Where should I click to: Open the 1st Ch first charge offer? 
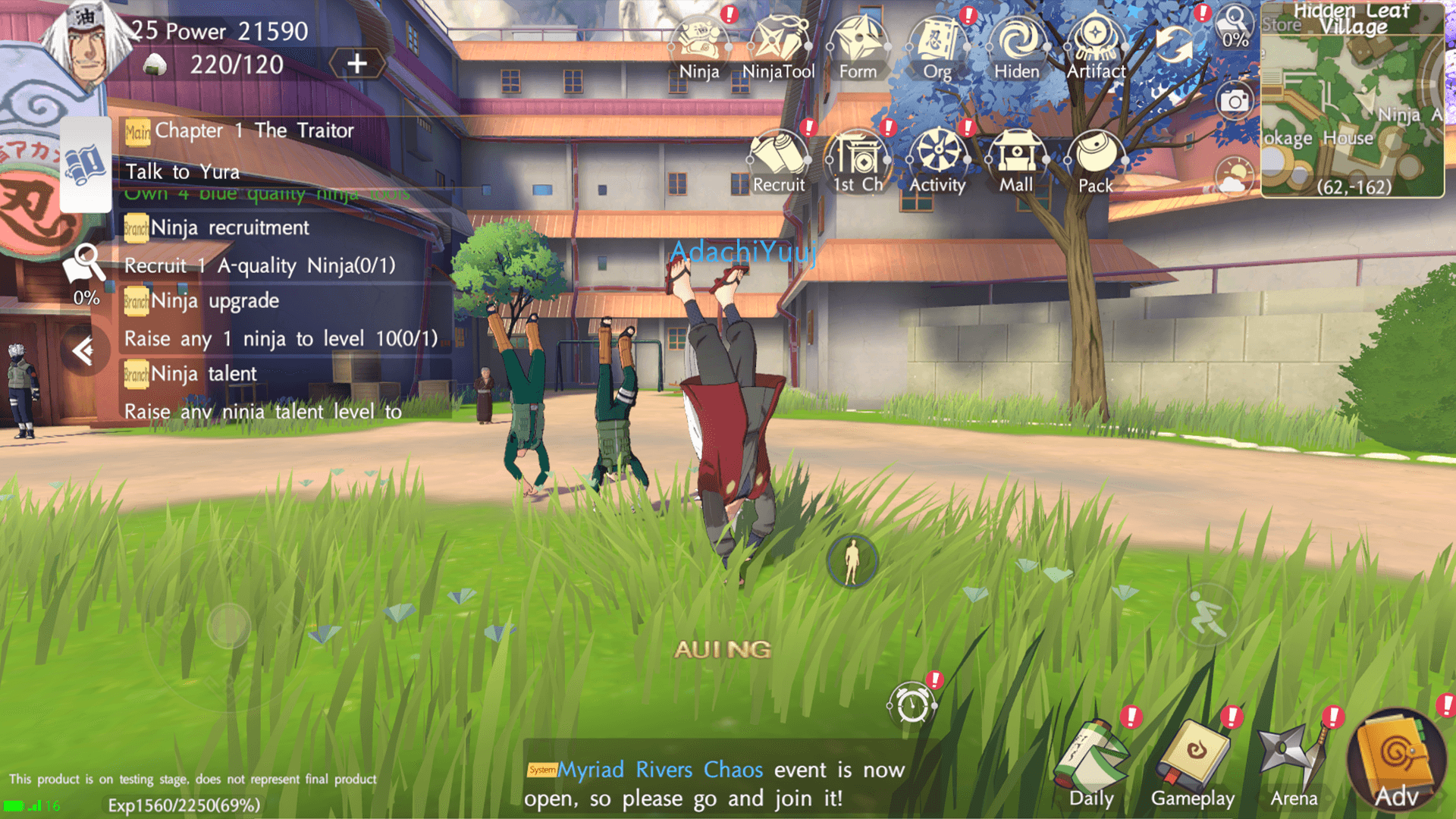click(858, 158)
